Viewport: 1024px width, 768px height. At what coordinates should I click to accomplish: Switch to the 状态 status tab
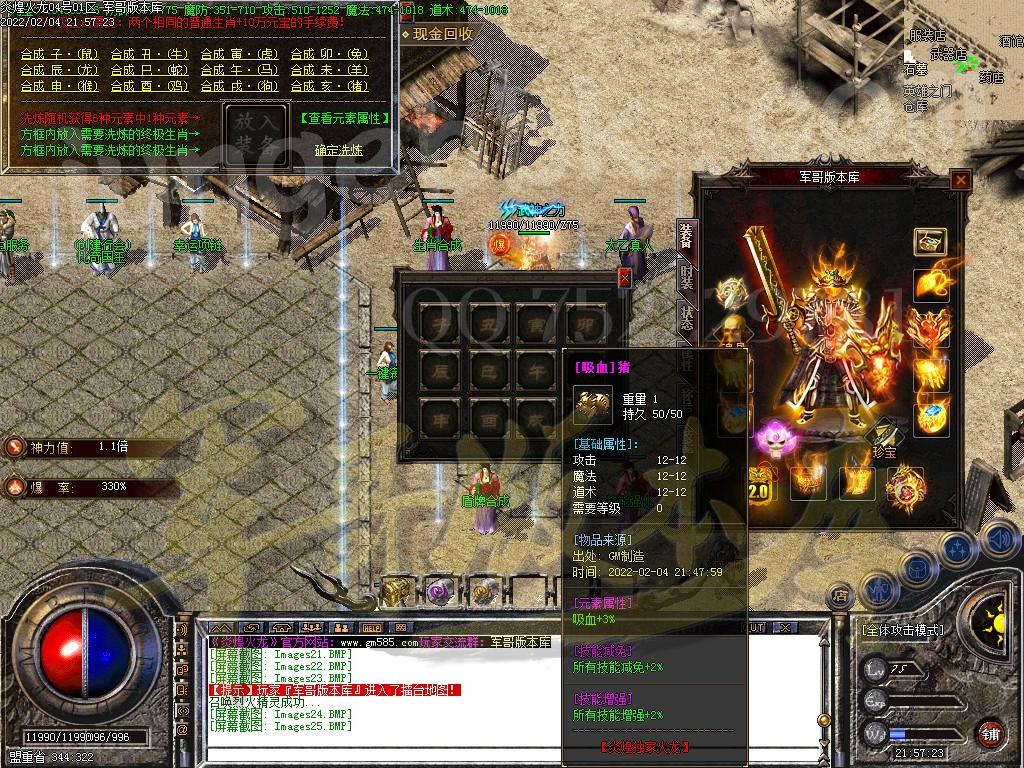(687, 317)
